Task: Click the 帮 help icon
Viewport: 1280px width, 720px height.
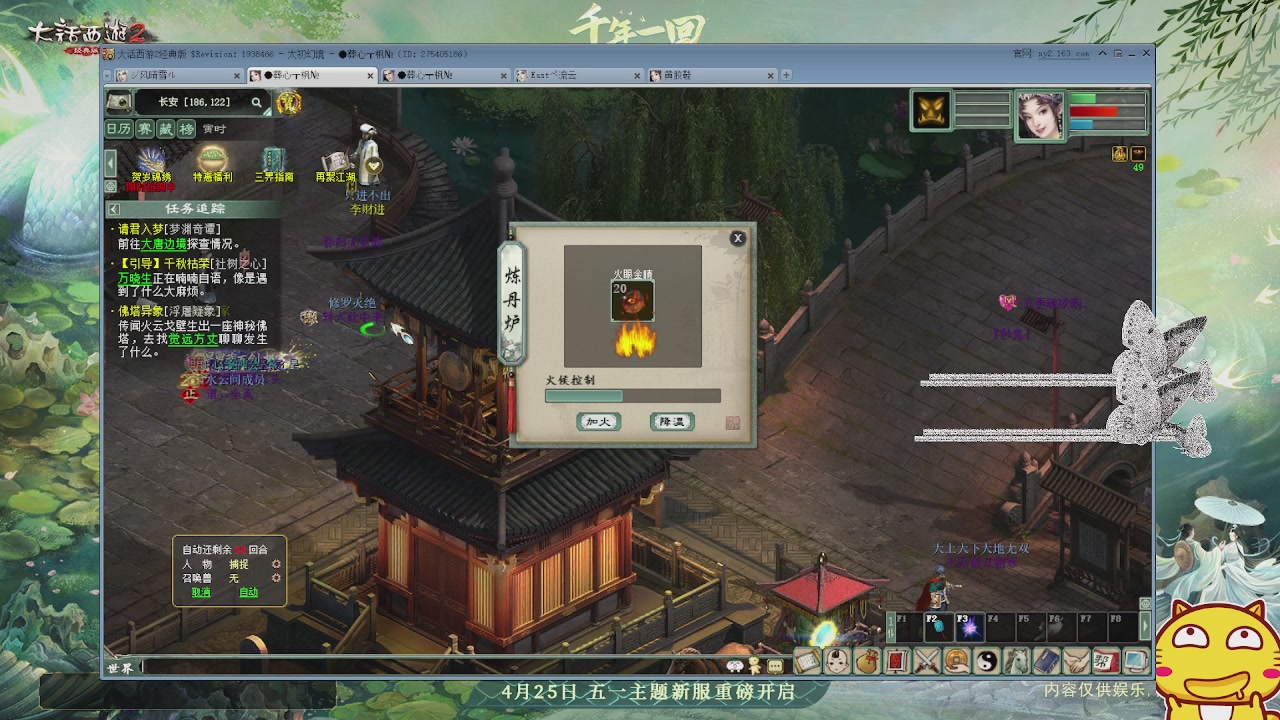Action: tap(1105, 661)
